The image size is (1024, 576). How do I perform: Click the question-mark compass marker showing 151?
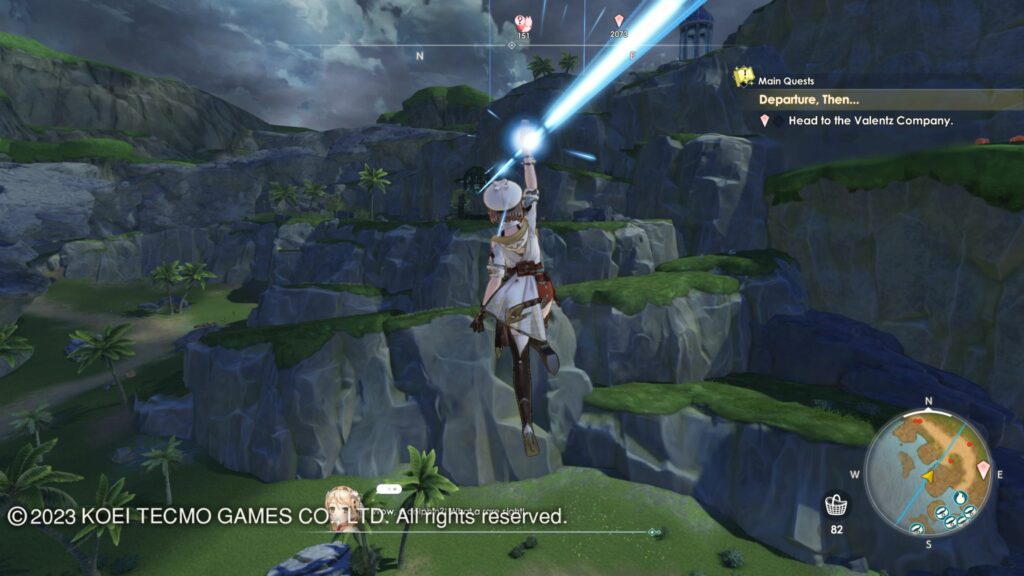[522, 22]
